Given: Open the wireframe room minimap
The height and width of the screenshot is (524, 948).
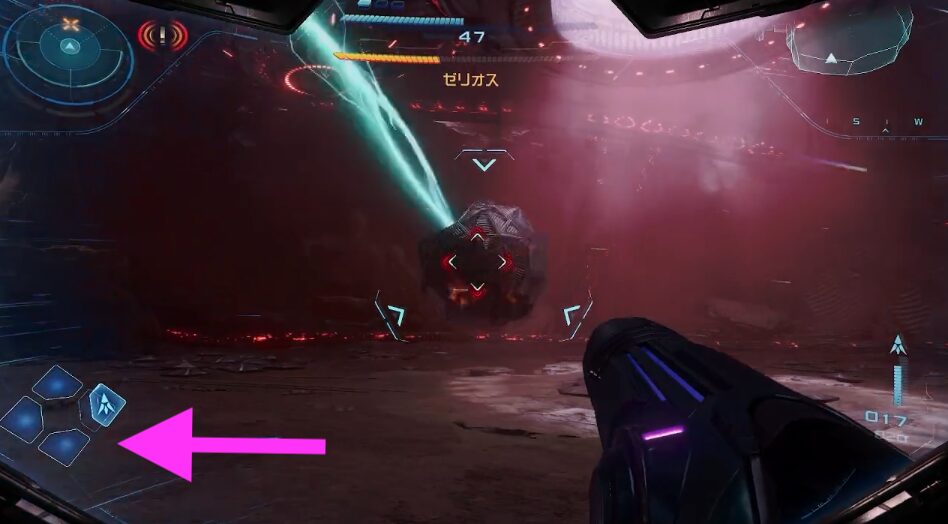Looking at the screenshot, I should 849,40.
